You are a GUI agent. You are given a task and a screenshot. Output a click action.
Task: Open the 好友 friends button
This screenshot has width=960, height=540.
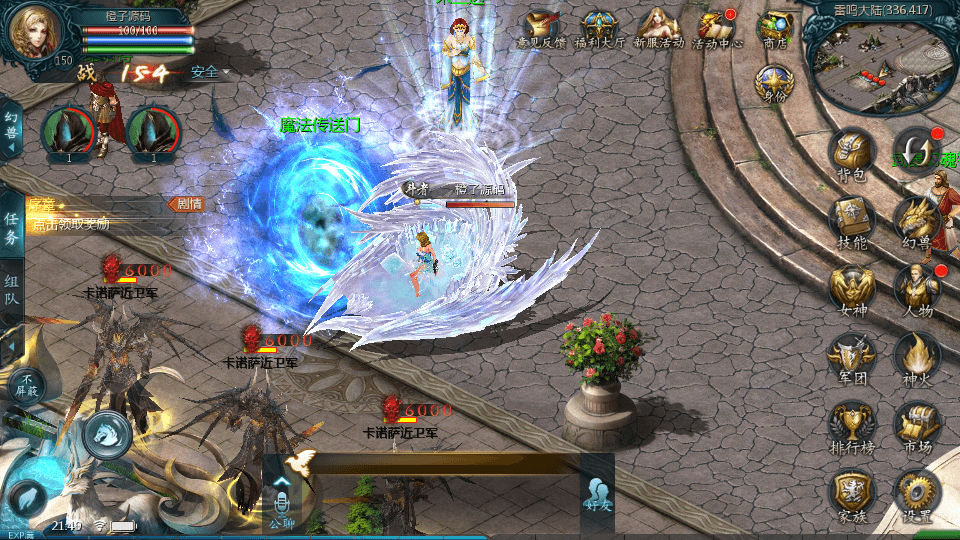[598, 496]
